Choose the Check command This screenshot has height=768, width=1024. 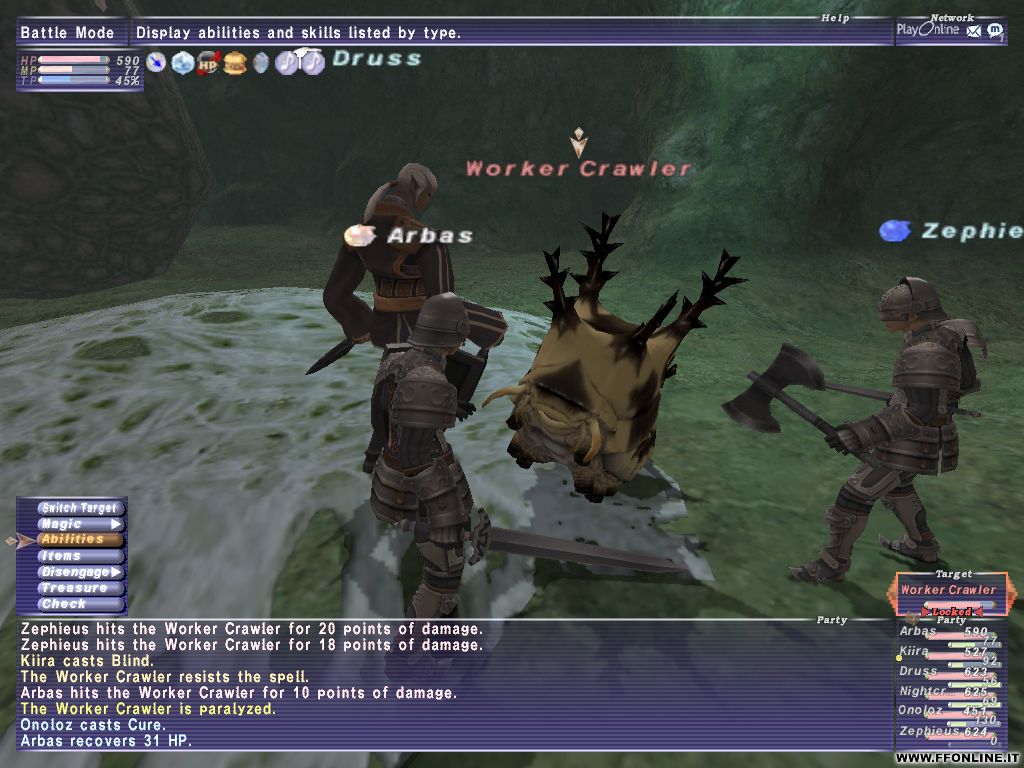80,604
